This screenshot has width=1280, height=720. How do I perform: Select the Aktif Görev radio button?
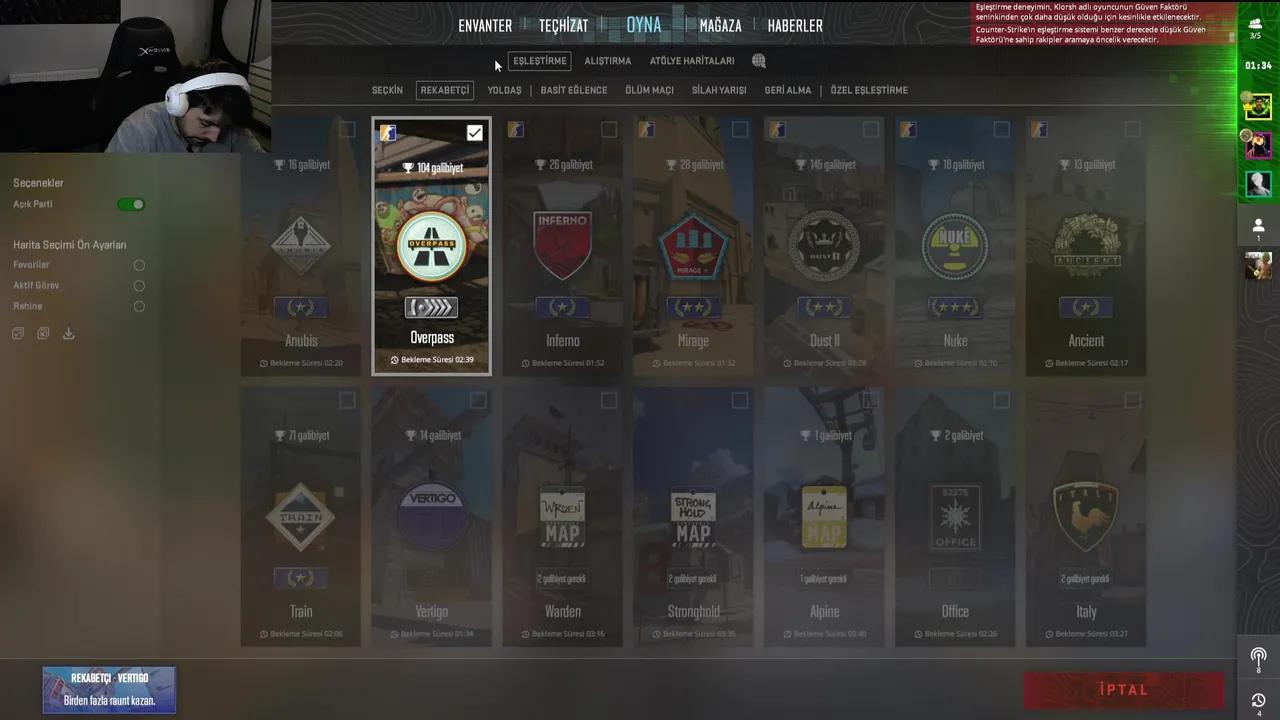139,285
